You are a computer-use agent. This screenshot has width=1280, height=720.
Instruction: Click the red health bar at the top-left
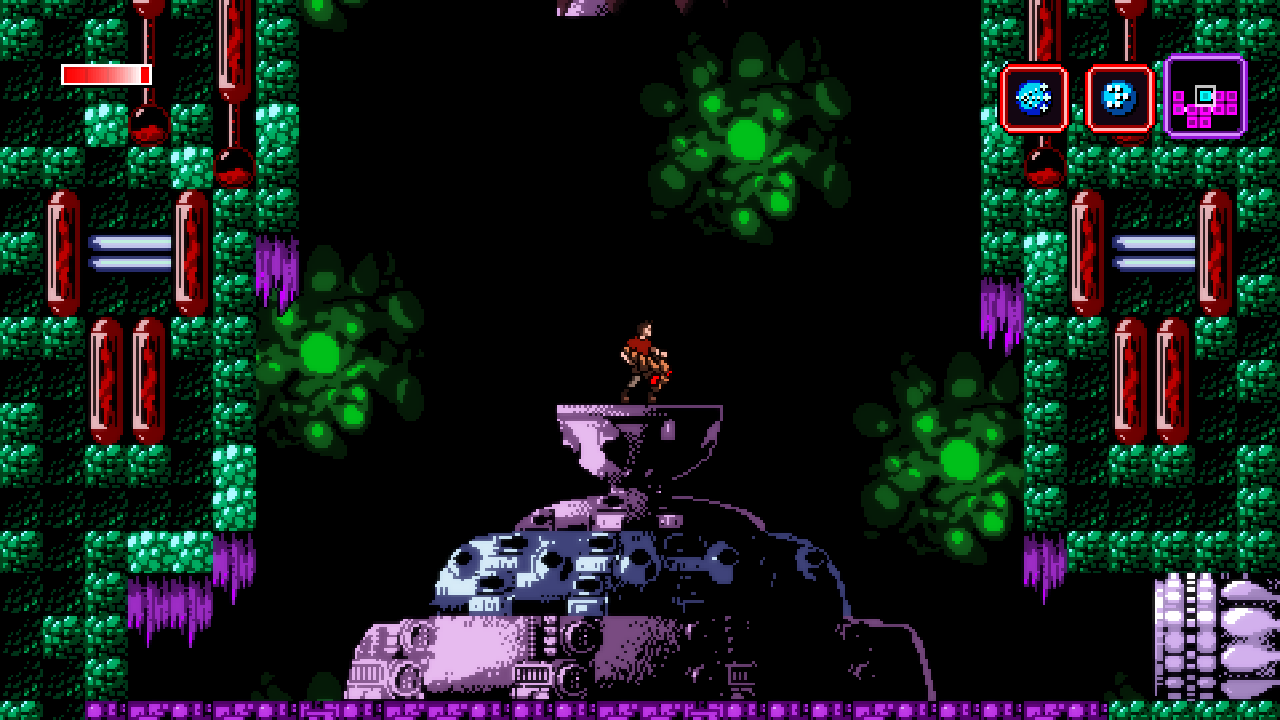(105, 73)
